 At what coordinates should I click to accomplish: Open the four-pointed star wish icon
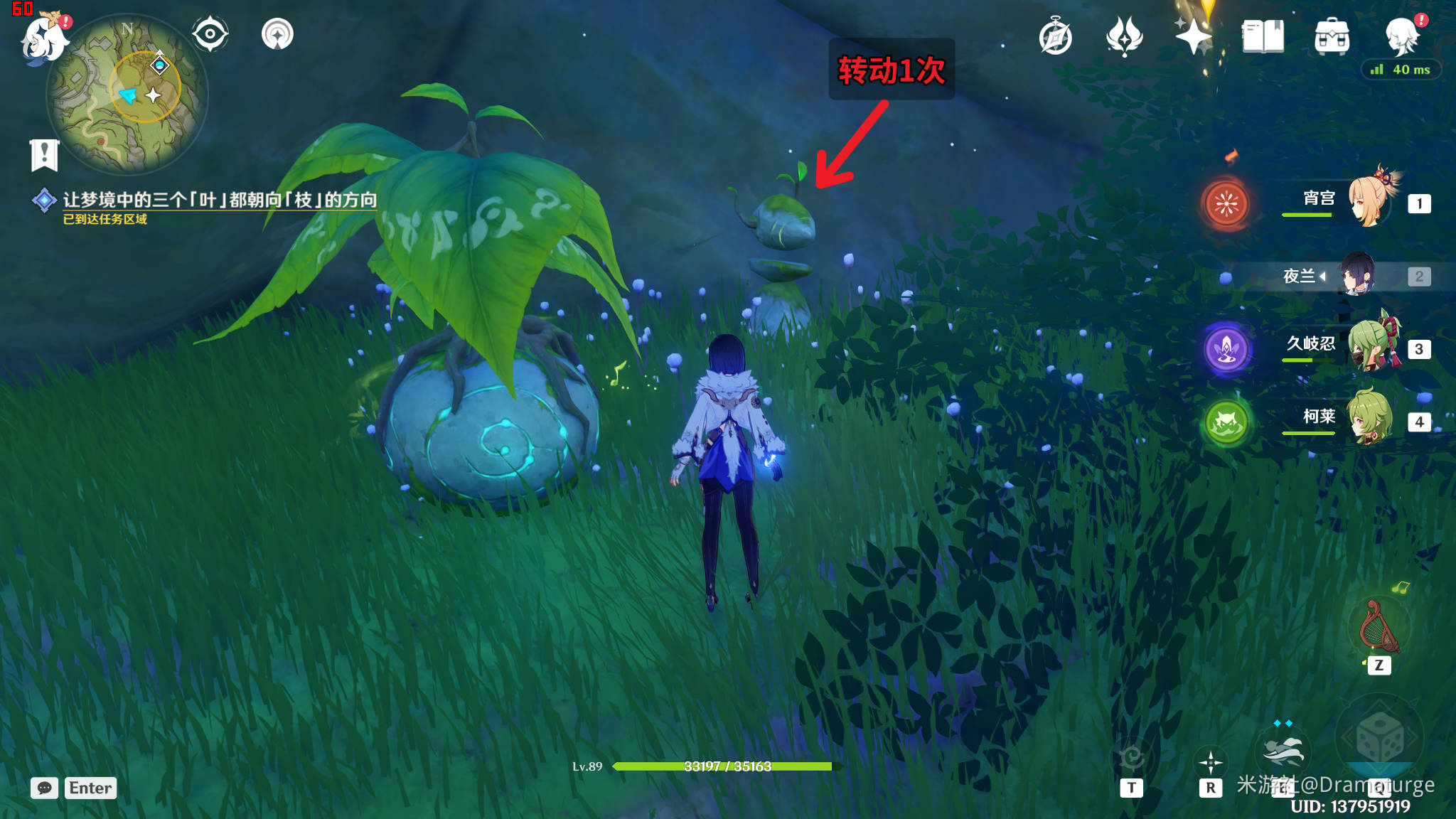[1193, 36]
